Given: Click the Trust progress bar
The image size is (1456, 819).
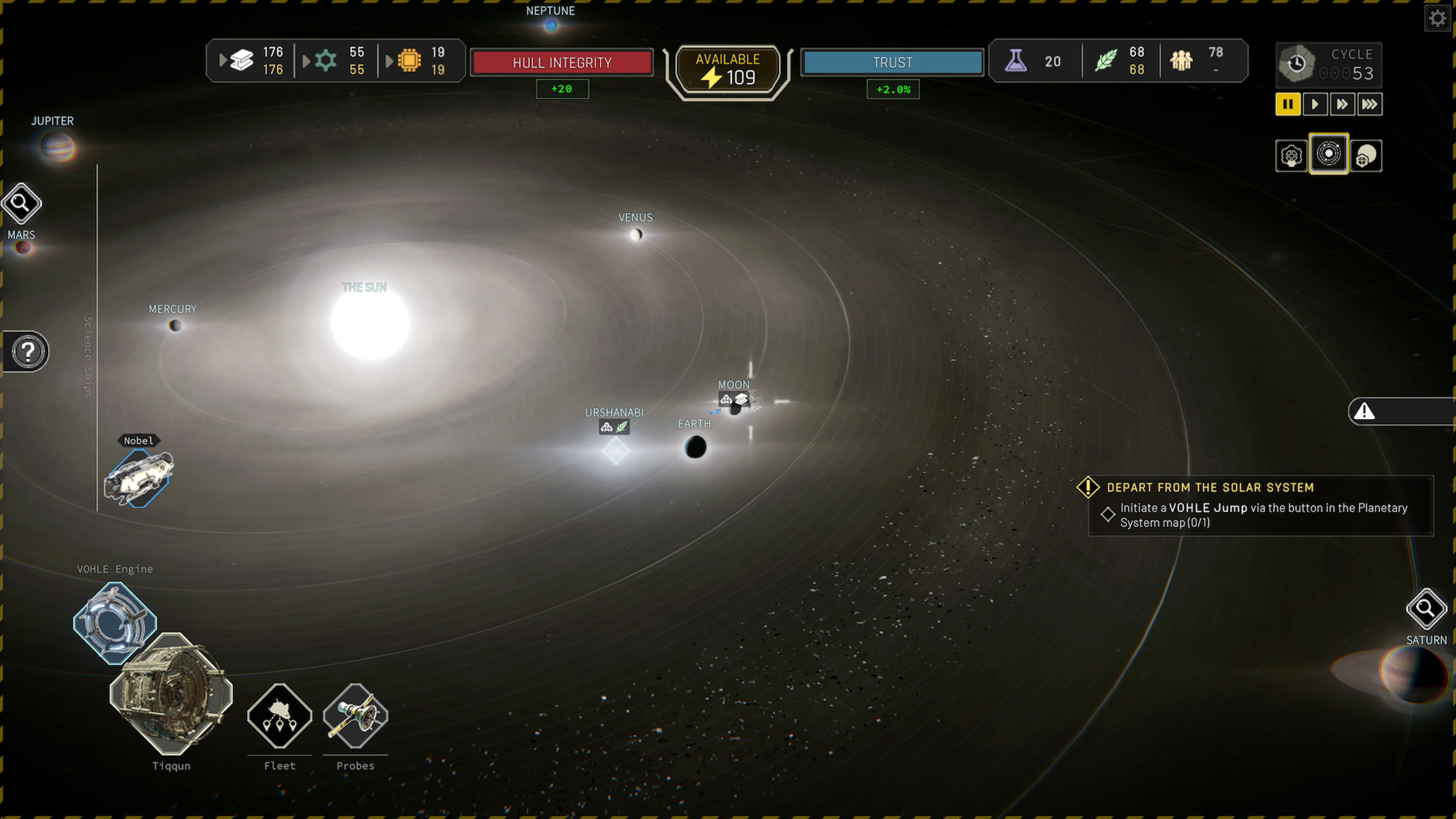Looking at the screenshot, I should click(x=892, y=63).
